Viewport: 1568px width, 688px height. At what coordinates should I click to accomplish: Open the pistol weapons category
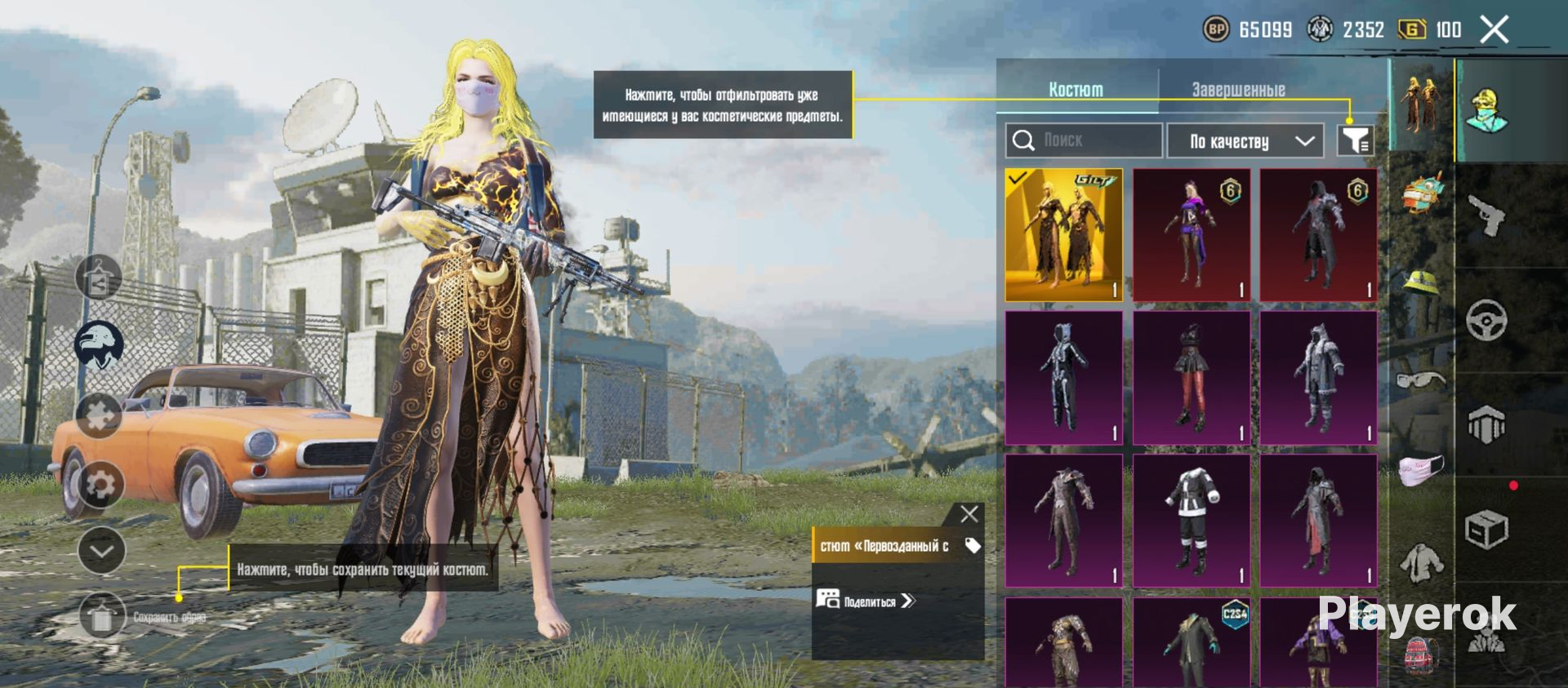coord(1486,215)
